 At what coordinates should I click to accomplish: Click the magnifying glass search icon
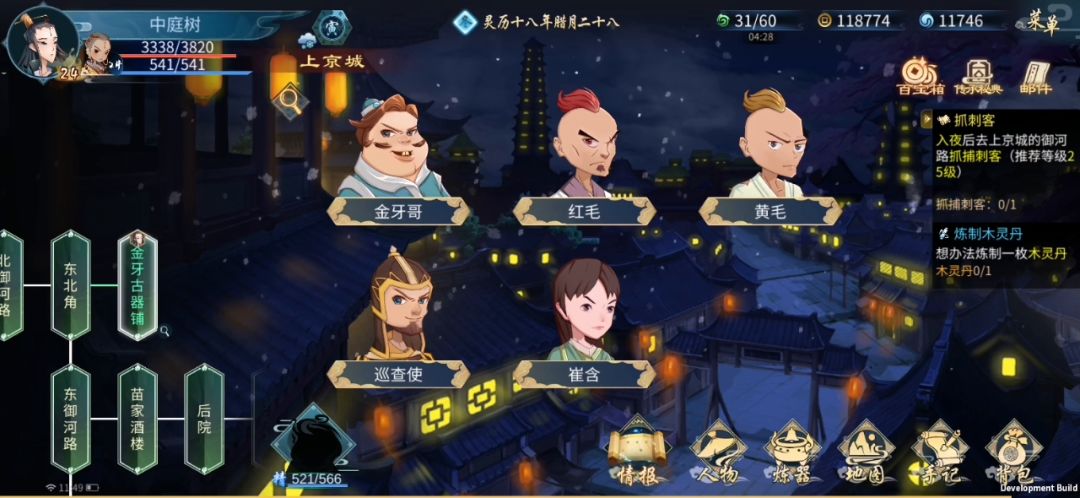coord(289,98)
